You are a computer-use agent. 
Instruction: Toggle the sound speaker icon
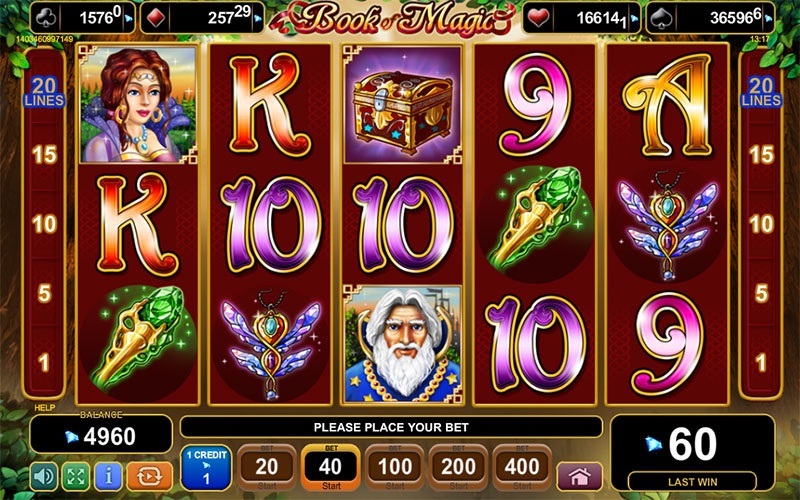point(43,474)
